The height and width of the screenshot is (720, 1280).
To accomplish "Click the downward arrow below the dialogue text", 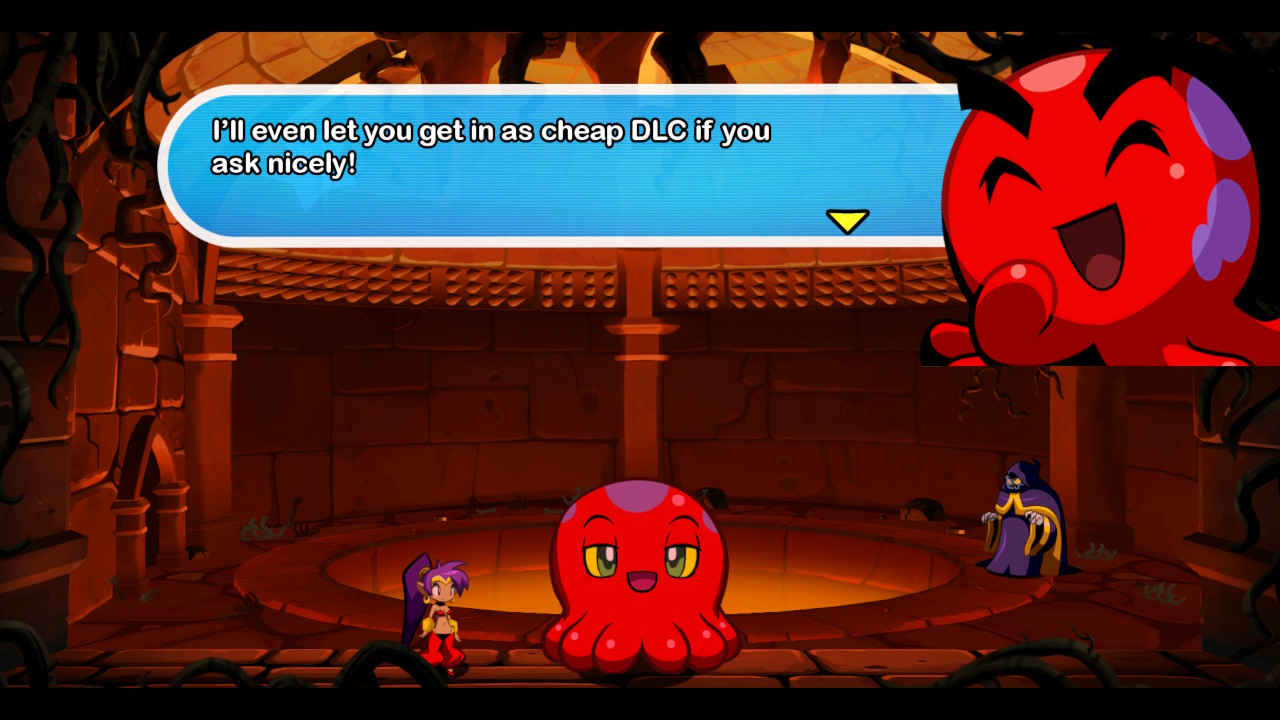I will (x=848, y=220).
